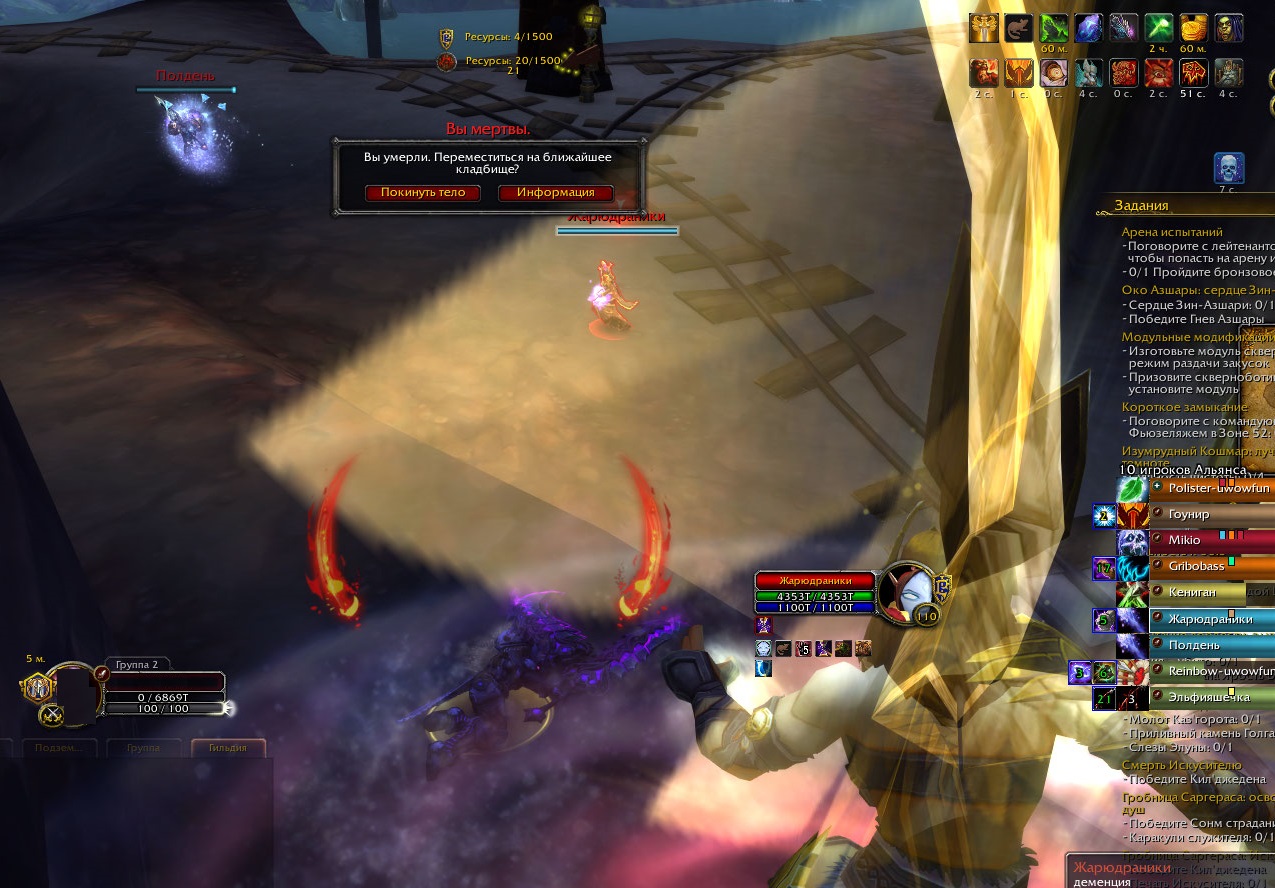The width and height of the screenshot is (1275, 888).
Task: Click the Жарюдраники target frame portrait
Action: tap(907, 592)
